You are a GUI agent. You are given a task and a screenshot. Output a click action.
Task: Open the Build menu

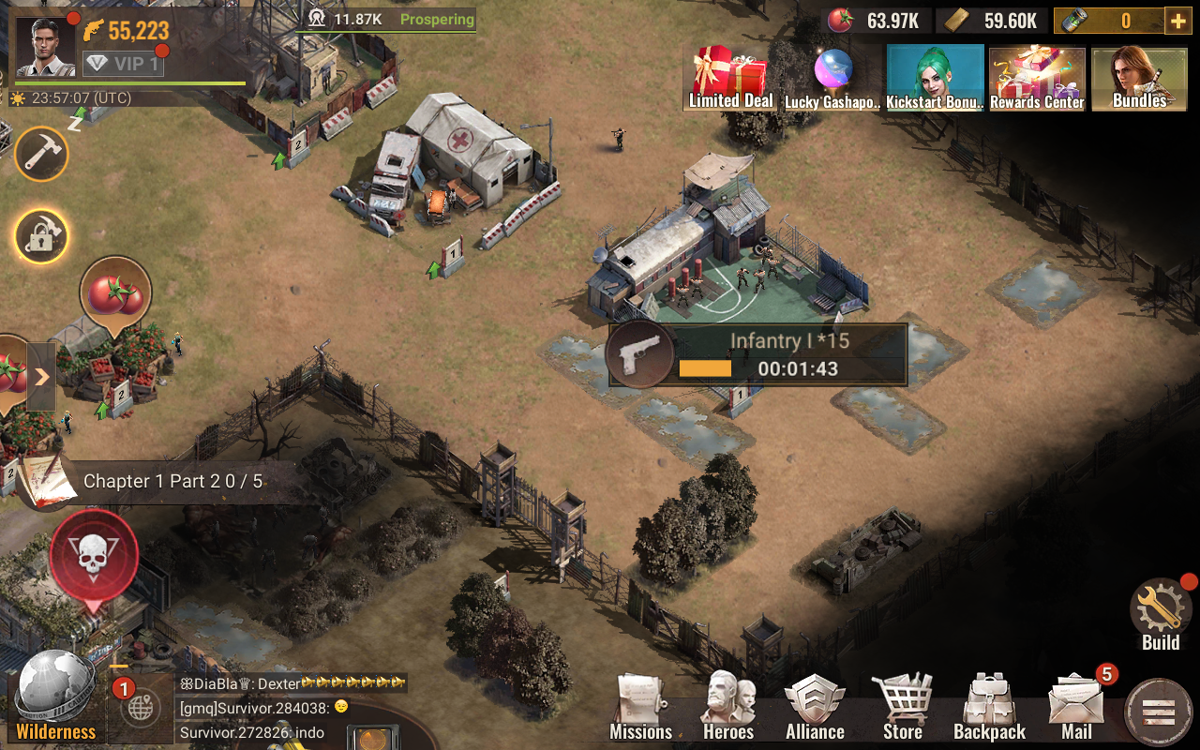tap(1160, 613)
